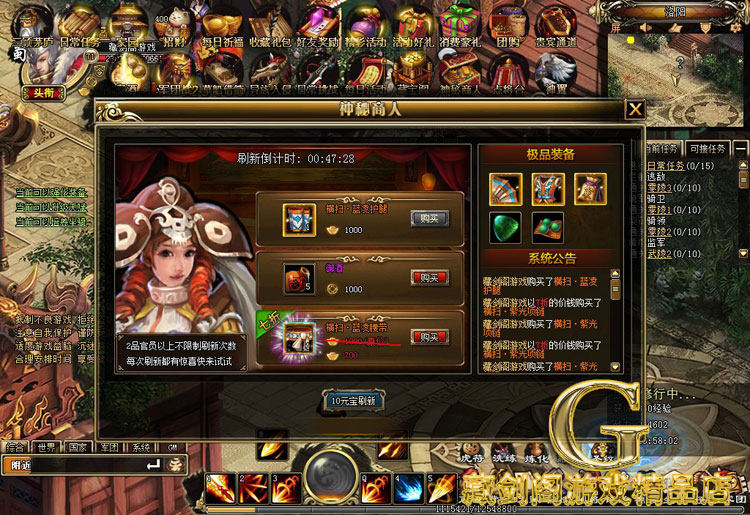Buy the discounted 蓝凌腰带 belt

pyautogui.click(x=430, y=336)
